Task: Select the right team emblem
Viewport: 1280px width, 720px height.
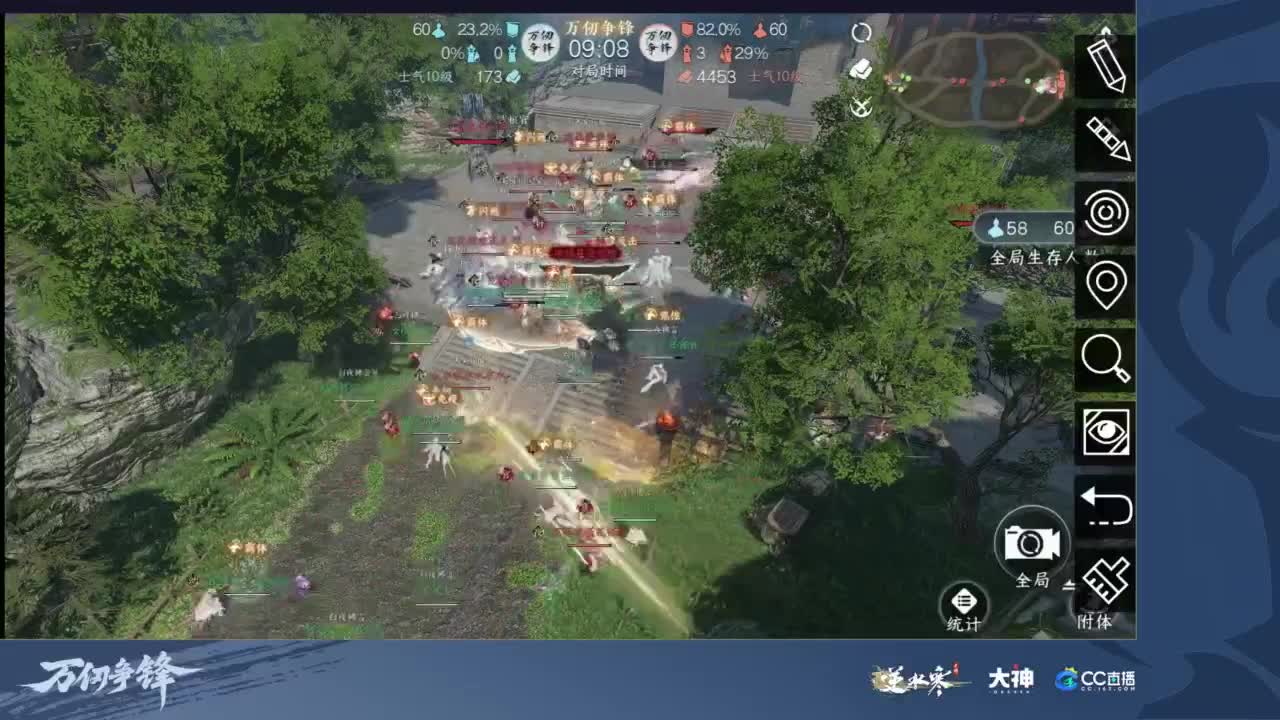Action: [661, 42]
